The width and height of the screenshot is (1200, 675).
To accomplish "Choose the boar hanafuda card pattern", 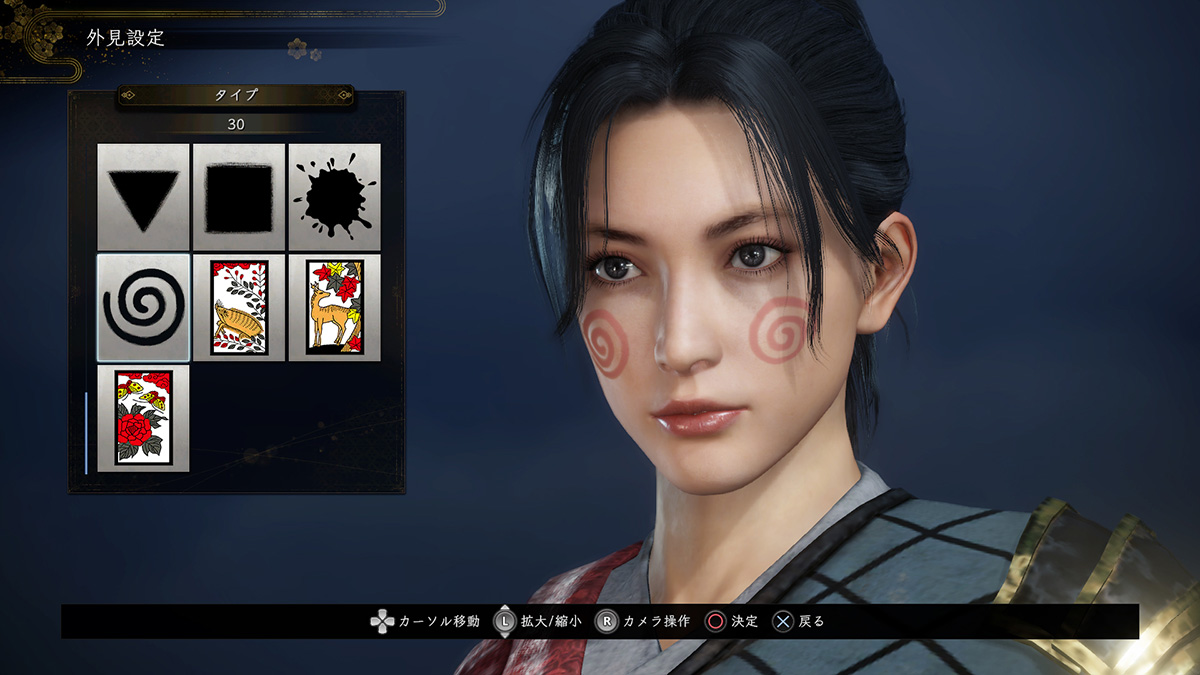I will (239, 307).
